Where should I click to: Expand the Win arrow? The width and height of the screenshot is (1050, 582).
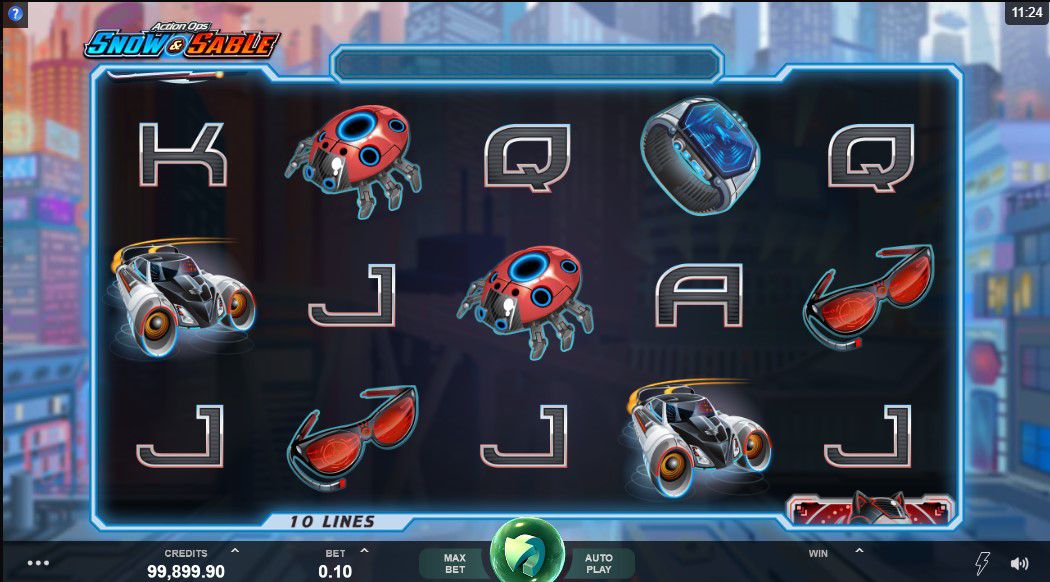click(x=858, y=550)
